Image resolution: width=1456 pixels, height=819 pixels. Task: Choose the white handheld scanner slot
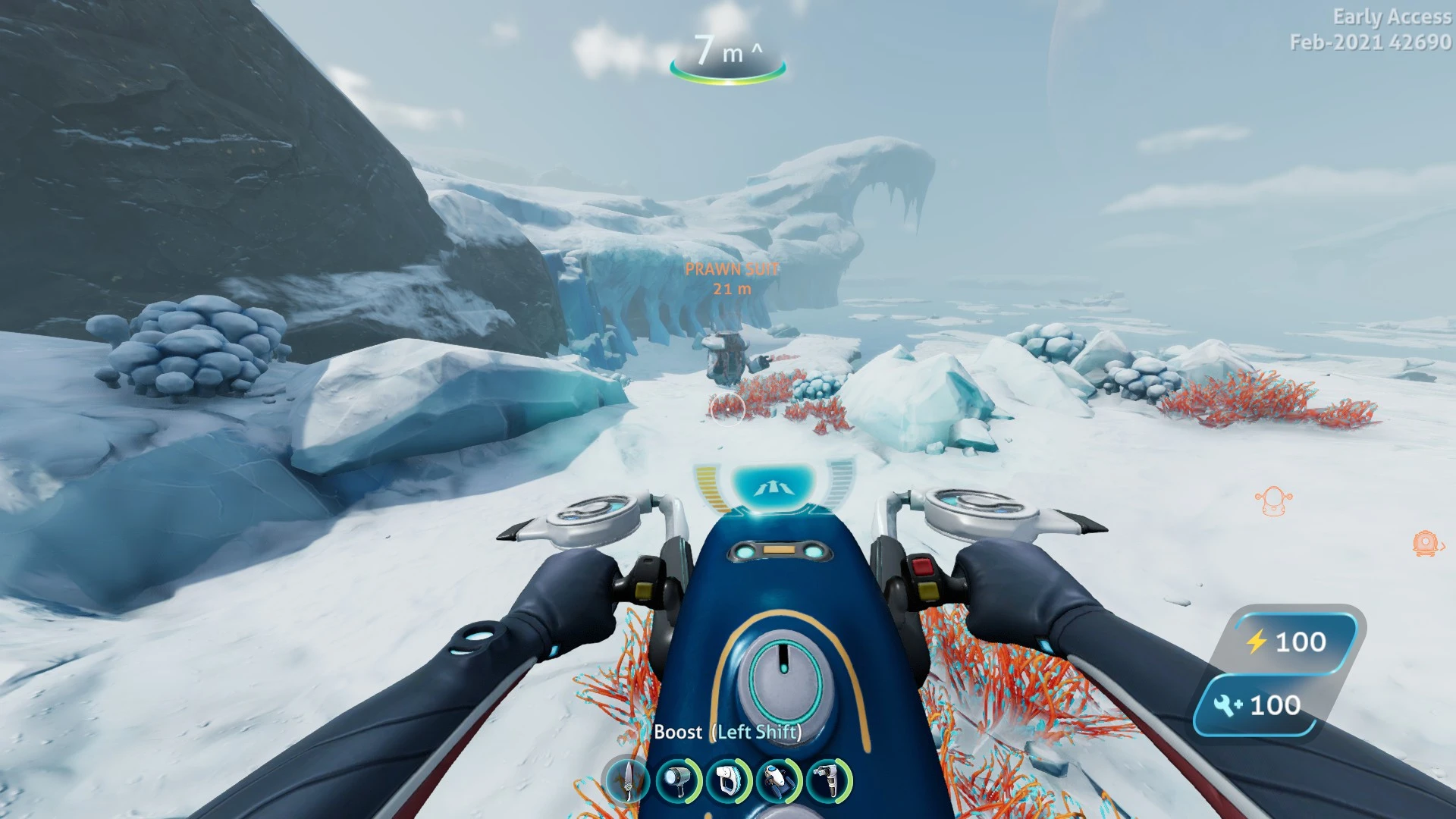pos(728,781)
